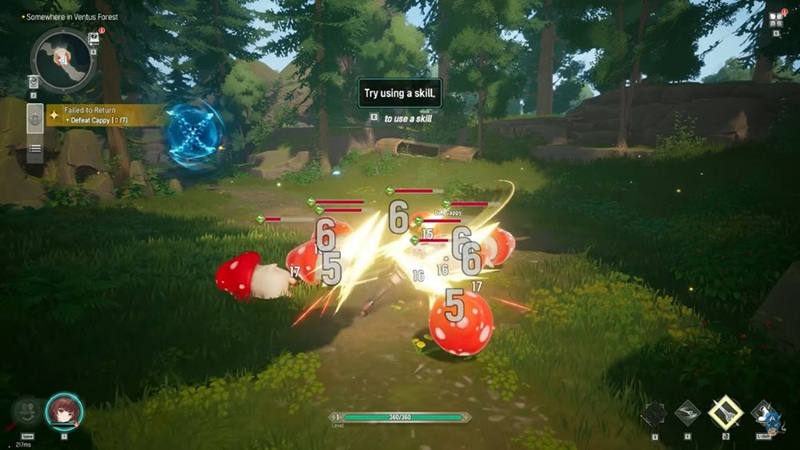The width and height of the screenshot is (800, 450).
Task: Trigger the dimmed needle skill diamond
Action: tap(654, 414)
